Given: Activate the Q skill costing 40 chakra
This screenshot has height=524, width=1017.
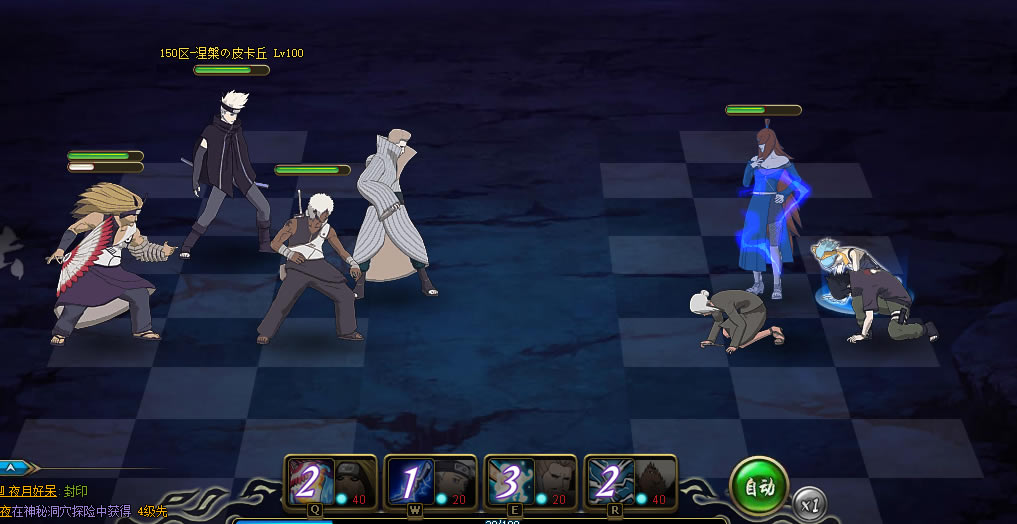Looking at the screenshot, I should click(330, 483).
